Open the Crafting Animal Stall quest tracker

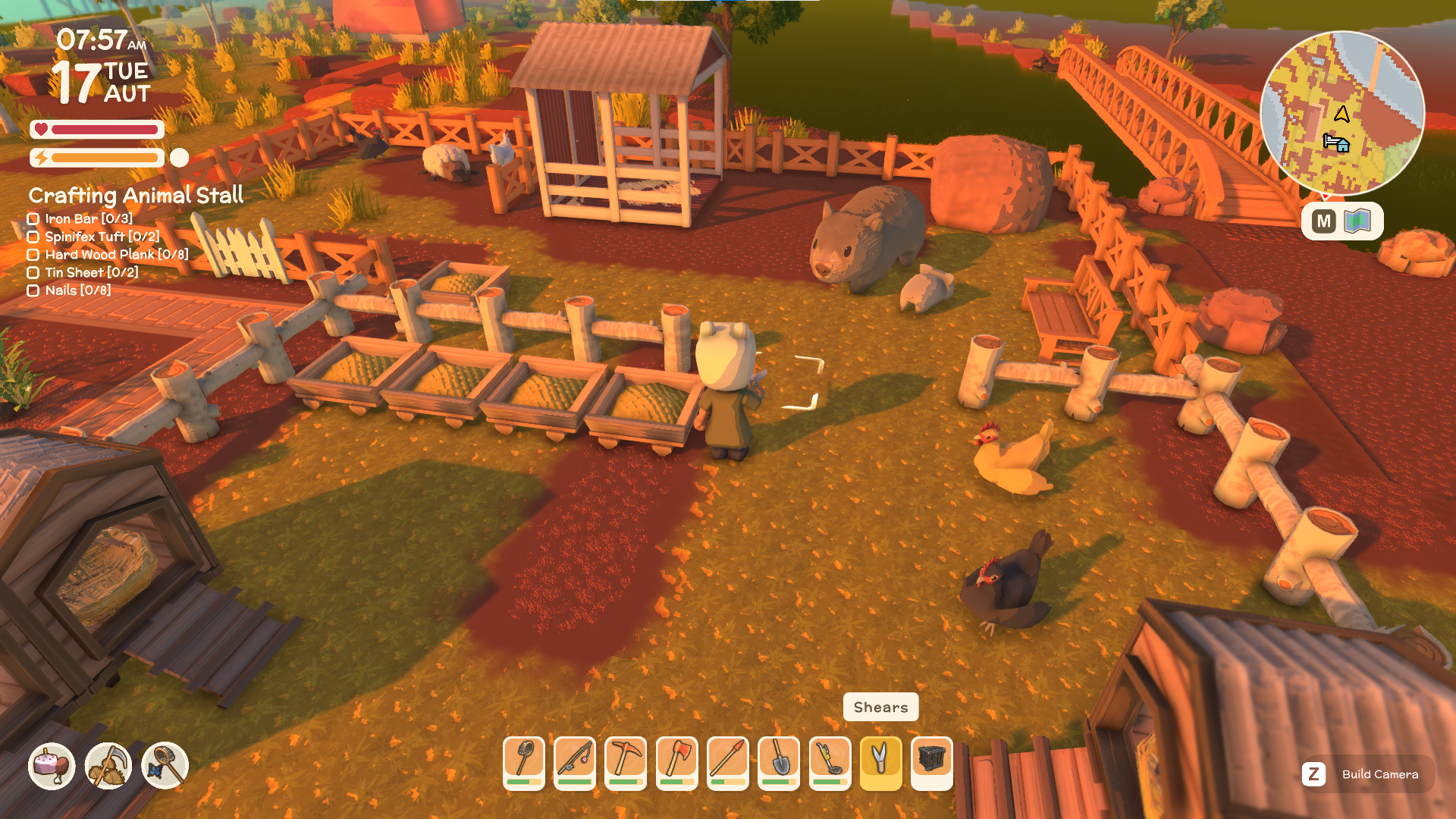(x=136, y=196)
